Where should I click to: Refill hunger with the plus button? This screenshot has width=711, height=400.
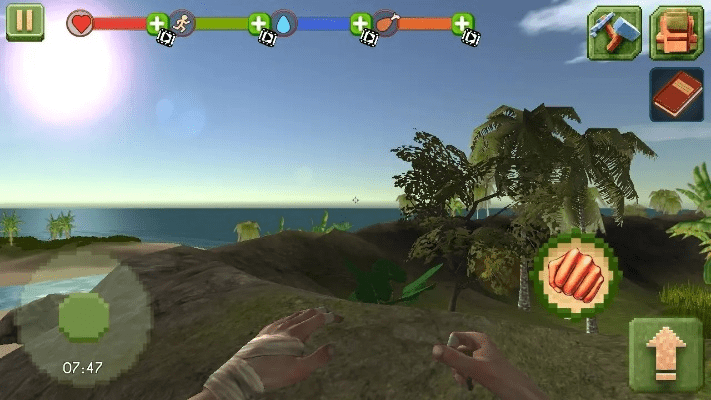[x=462, y=23]
